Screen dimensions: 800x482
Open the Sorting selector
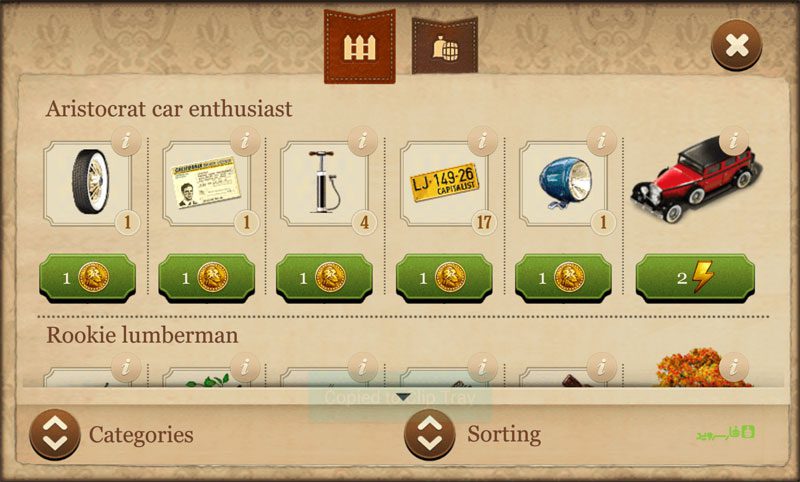click(429, 435)
